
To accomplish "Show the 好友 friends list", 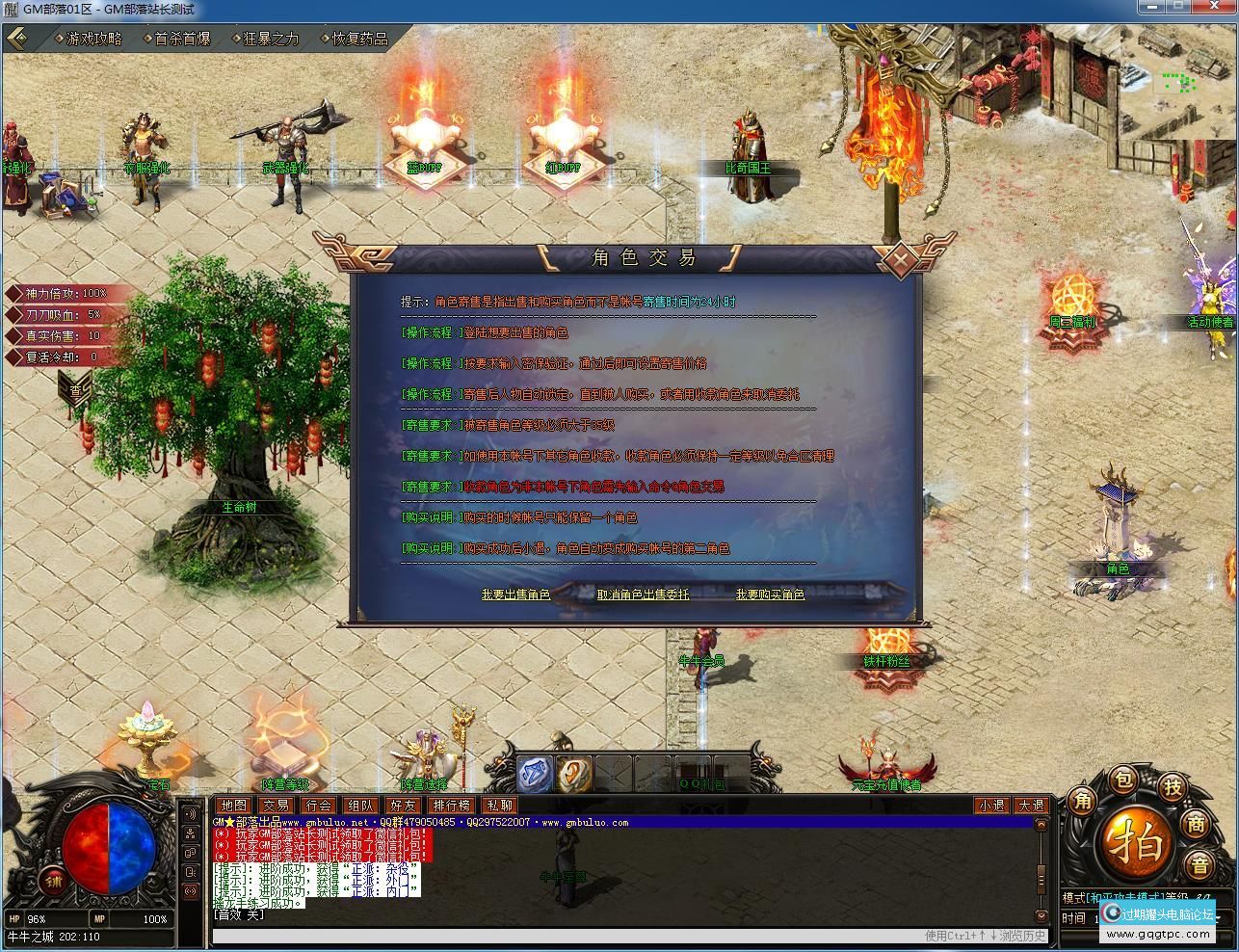I will point(404,806).
